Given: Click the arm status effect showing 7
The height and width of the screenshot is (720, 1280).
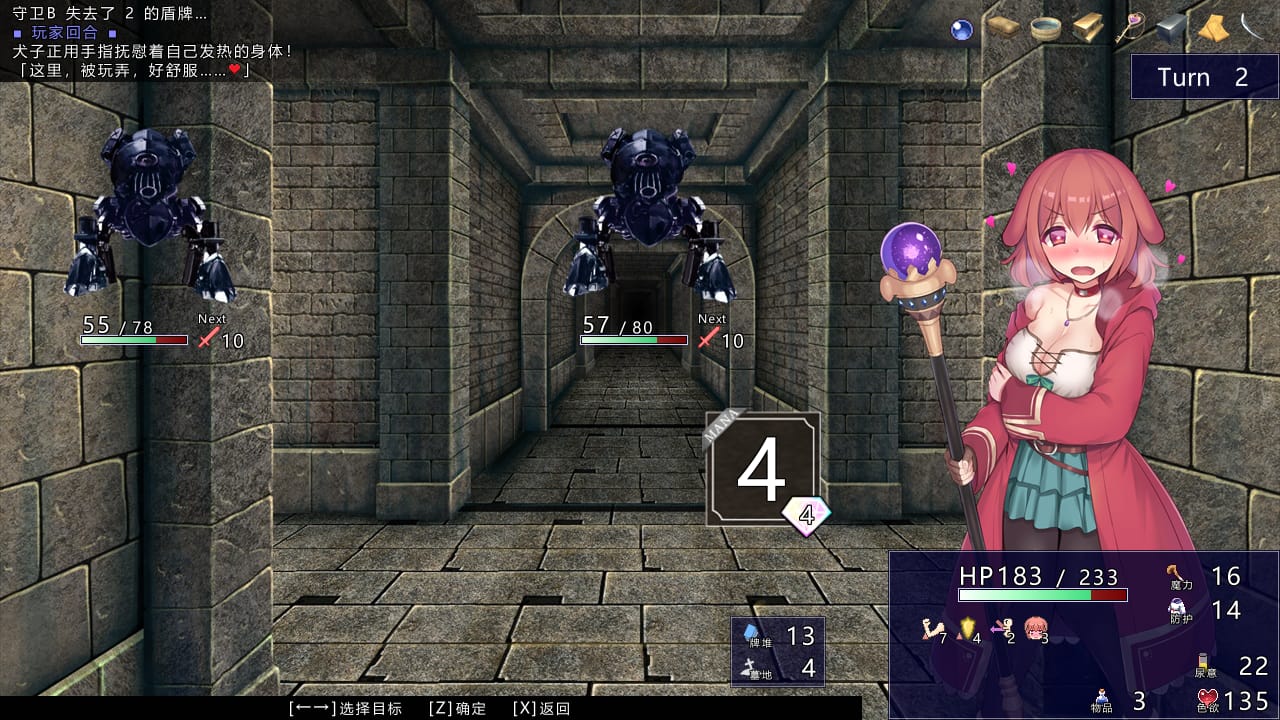Looking at the screenshot, I should pyautogui.click(x=931, y=627).
